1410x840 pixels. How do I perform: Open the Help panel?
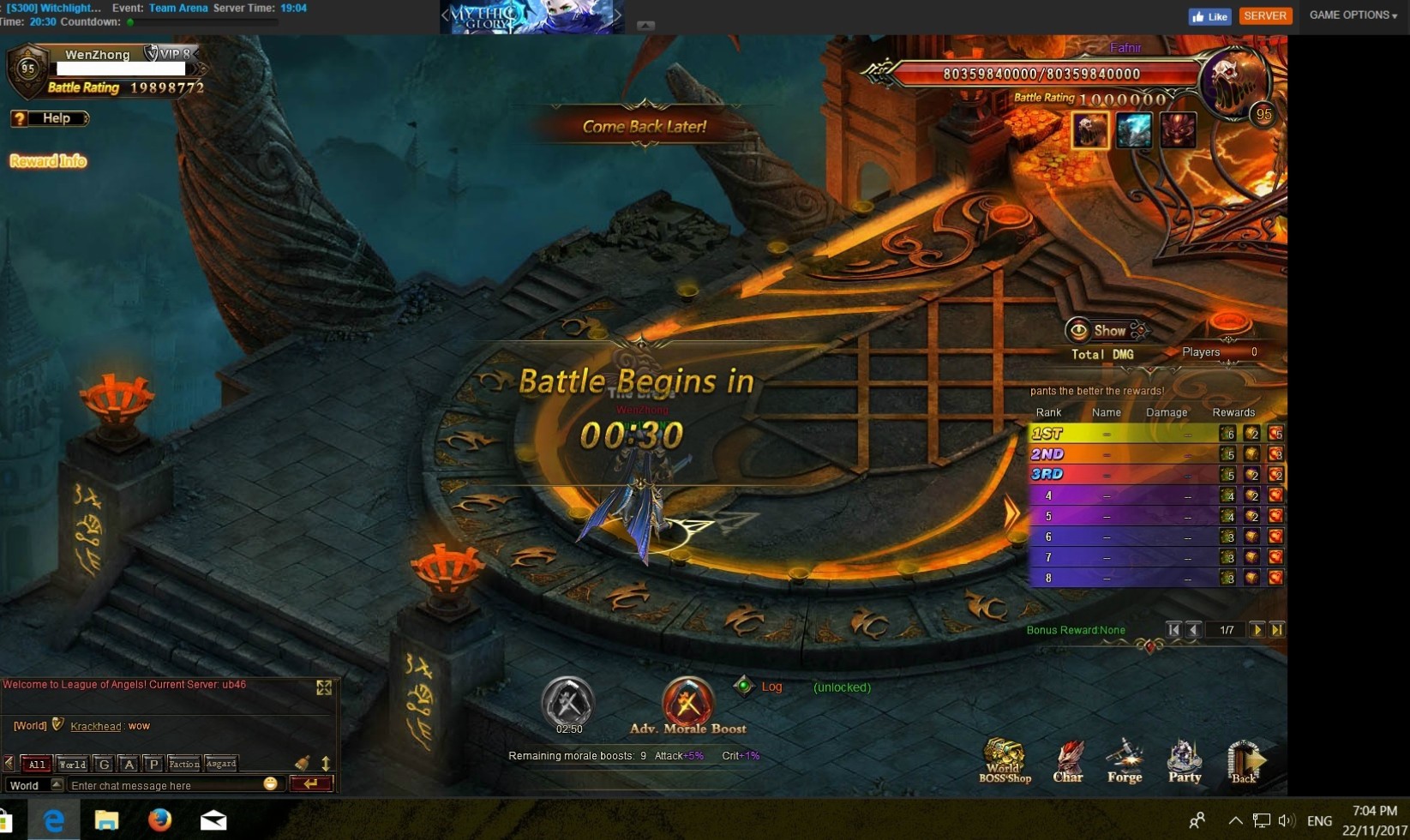coord(50,118)
